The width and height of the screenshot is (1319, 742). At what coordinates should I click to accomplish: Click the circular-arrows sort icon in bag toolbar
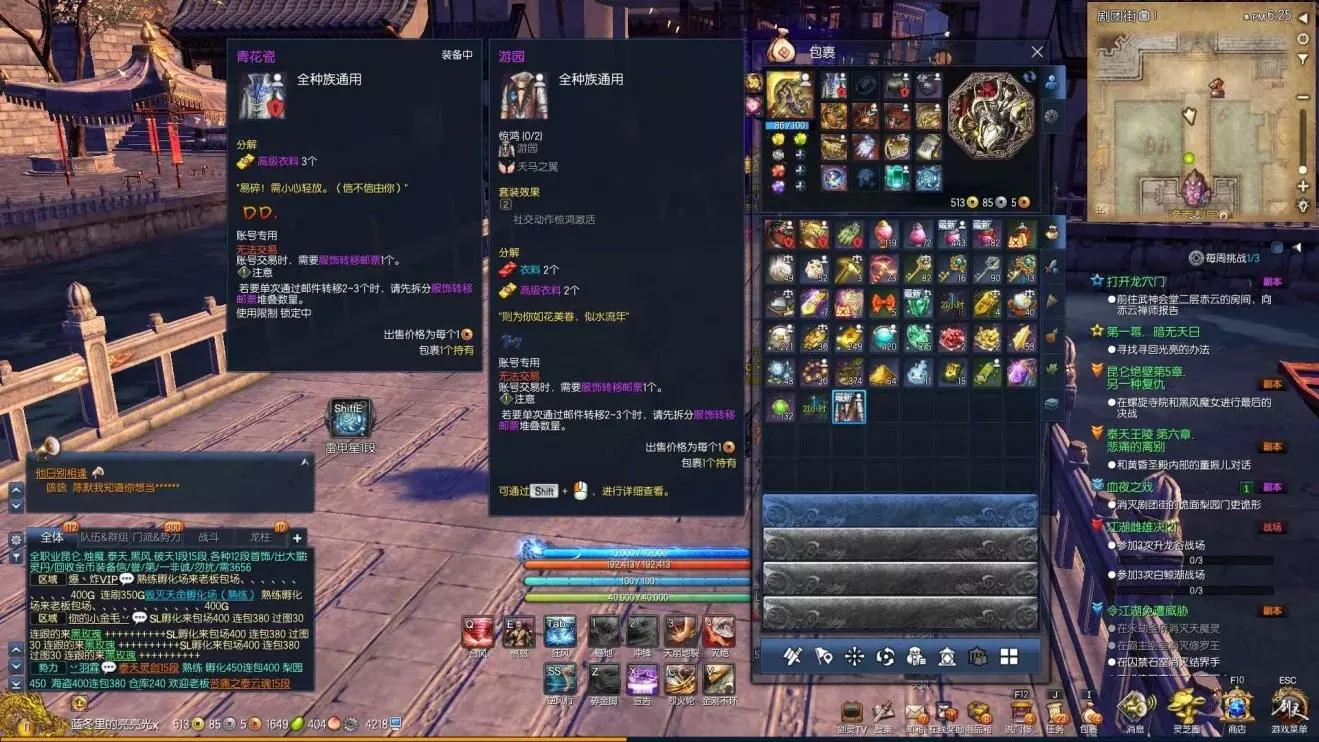(x=884, y=657)
